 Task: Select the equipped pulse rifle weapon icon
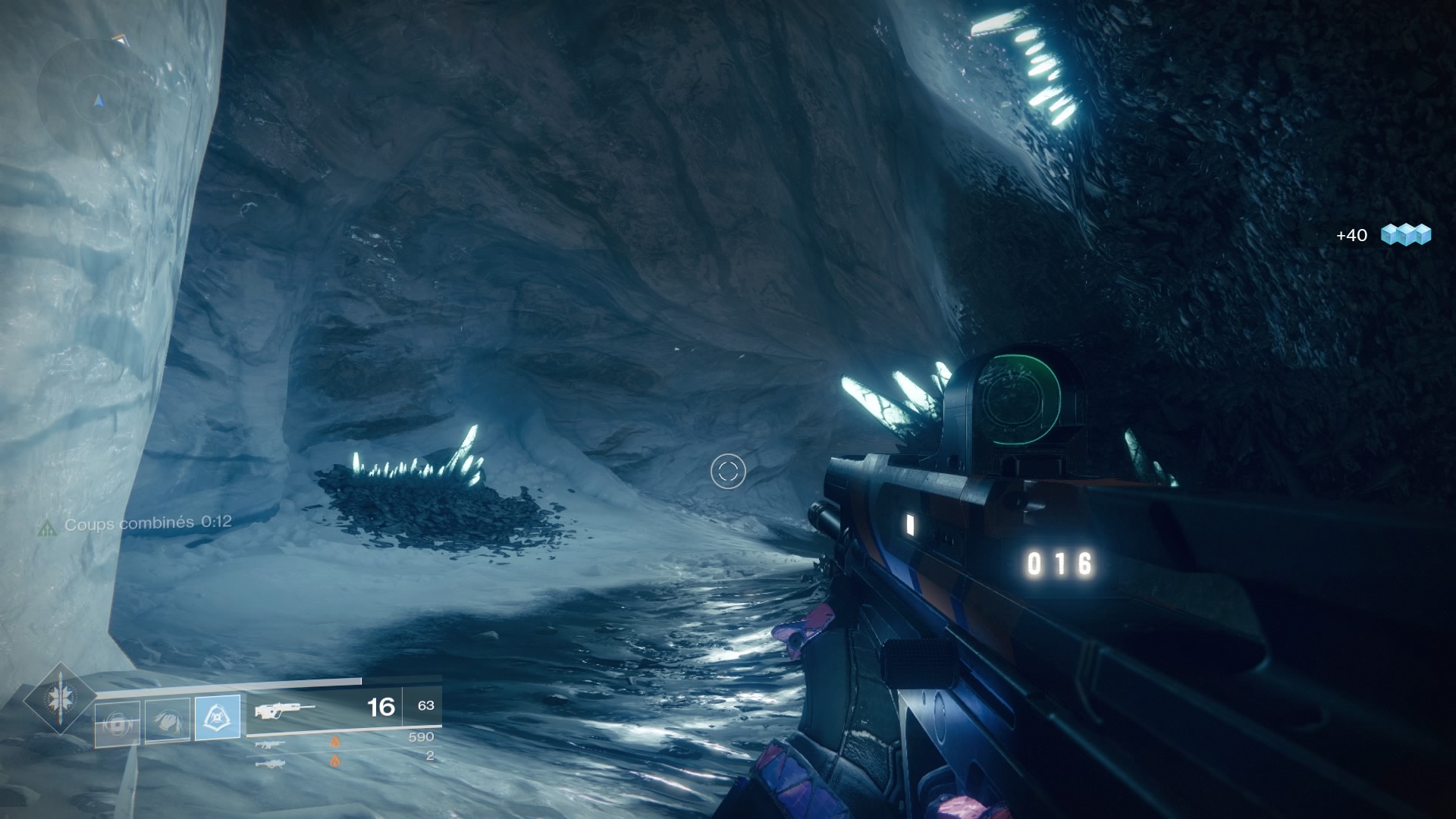tap(284, 710)
